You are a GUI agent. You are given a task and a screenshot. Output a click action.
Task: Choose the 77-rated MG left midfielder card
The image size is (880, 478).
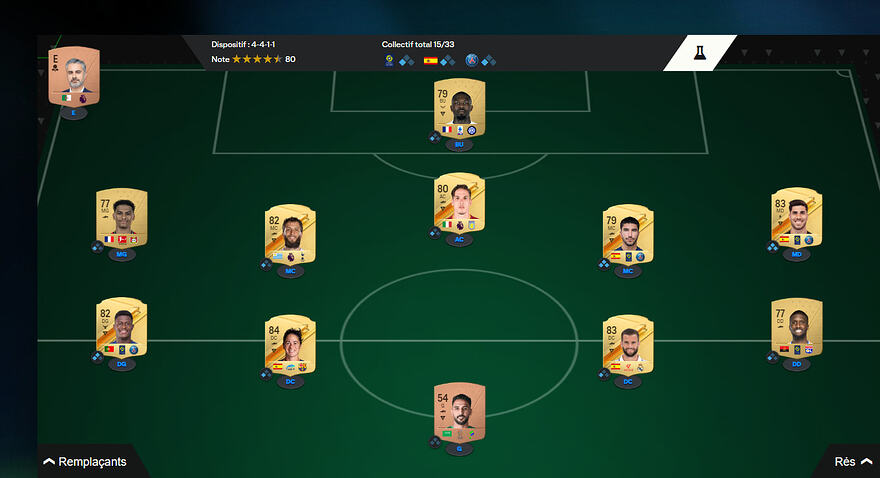(x=122, y=218)
